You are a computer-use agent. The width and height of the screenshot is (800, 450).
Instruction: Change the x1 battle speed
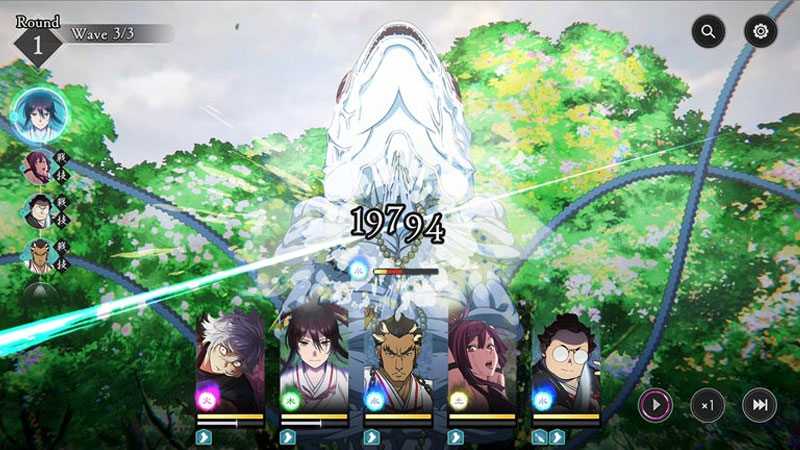click(x=707, y=405)
